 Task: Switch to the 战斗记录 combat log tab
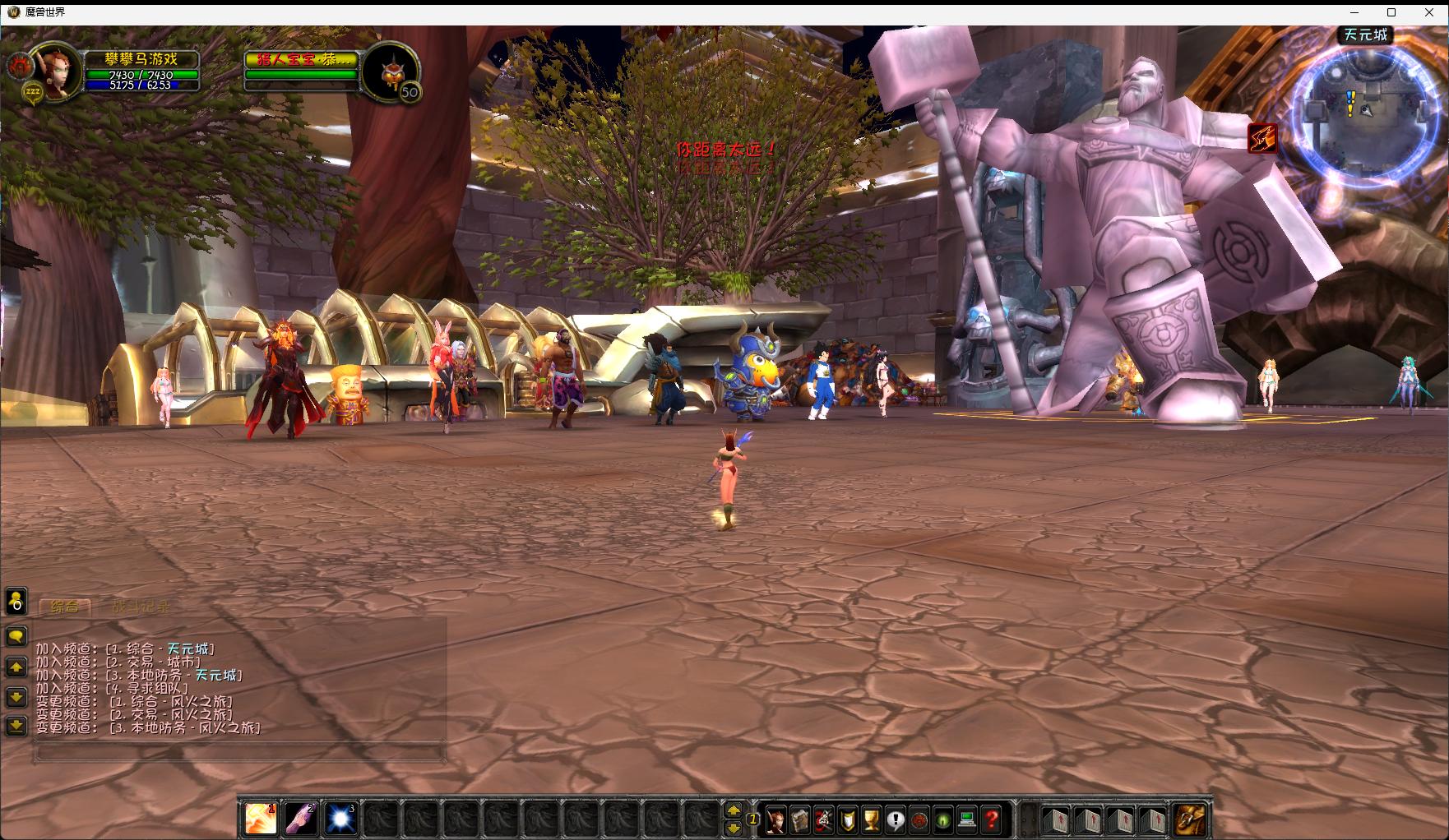[141, 607]
